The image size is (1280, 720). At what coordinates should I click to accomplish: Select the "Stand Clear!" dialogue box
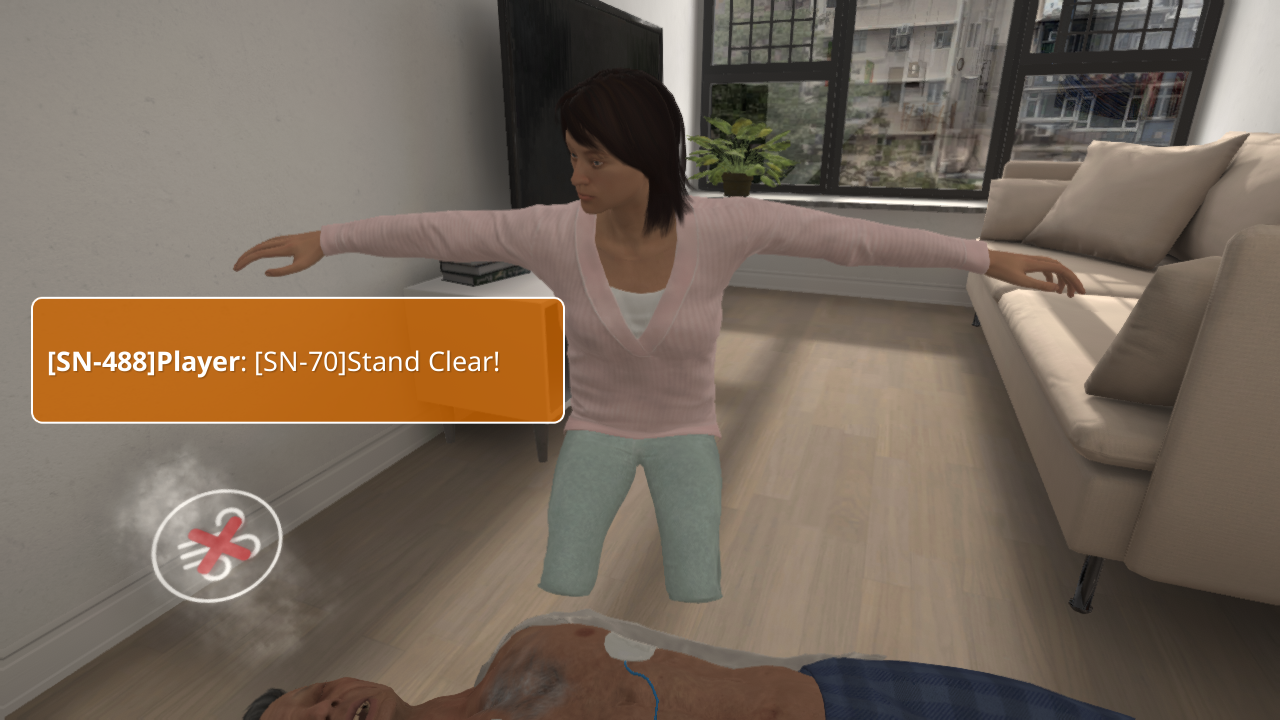tap(298, 360)
